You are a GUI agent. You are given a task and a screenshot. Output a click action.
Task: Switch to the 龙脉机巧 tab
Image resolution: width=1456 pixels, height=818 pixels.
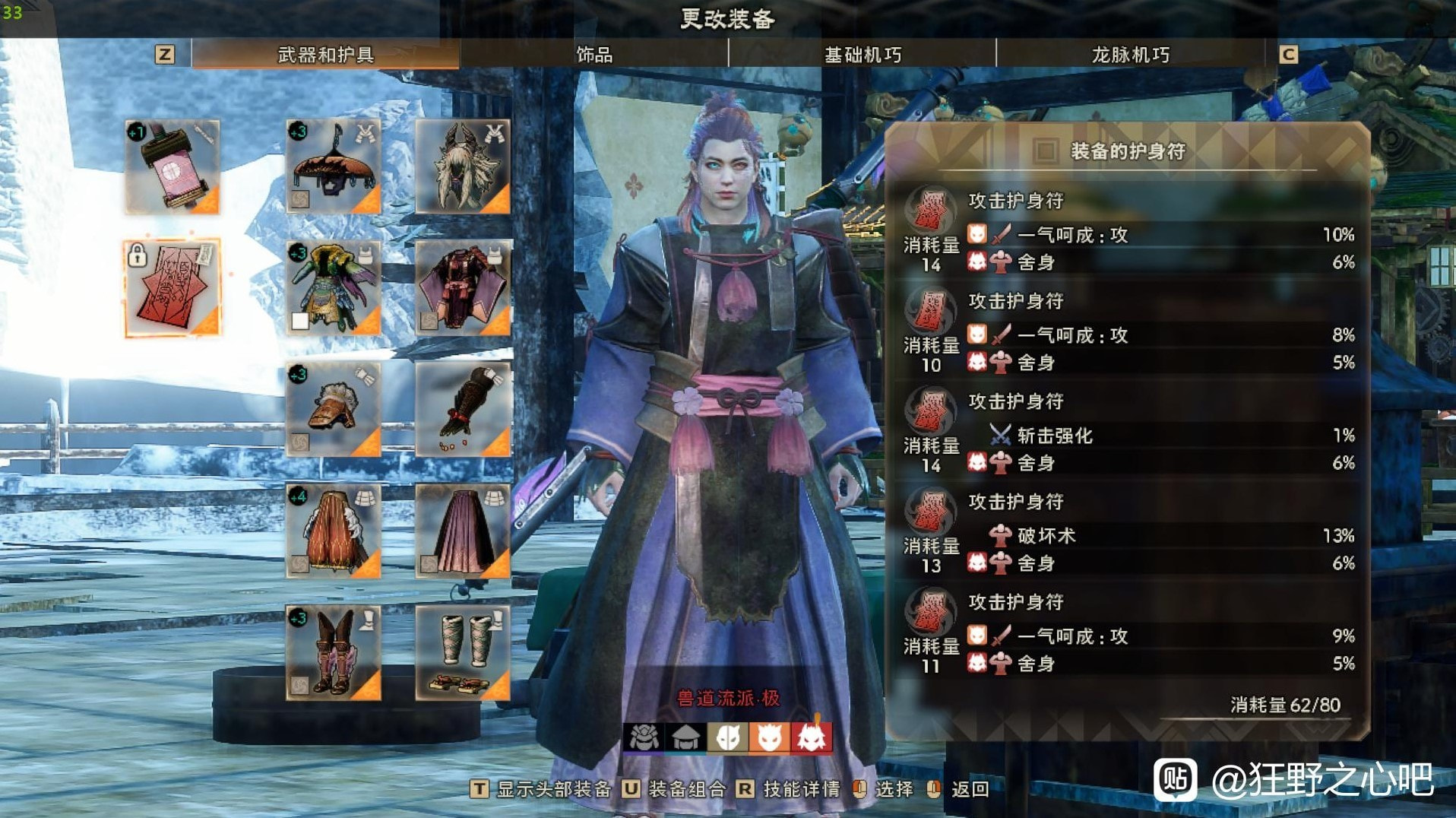pos(1130,55)
